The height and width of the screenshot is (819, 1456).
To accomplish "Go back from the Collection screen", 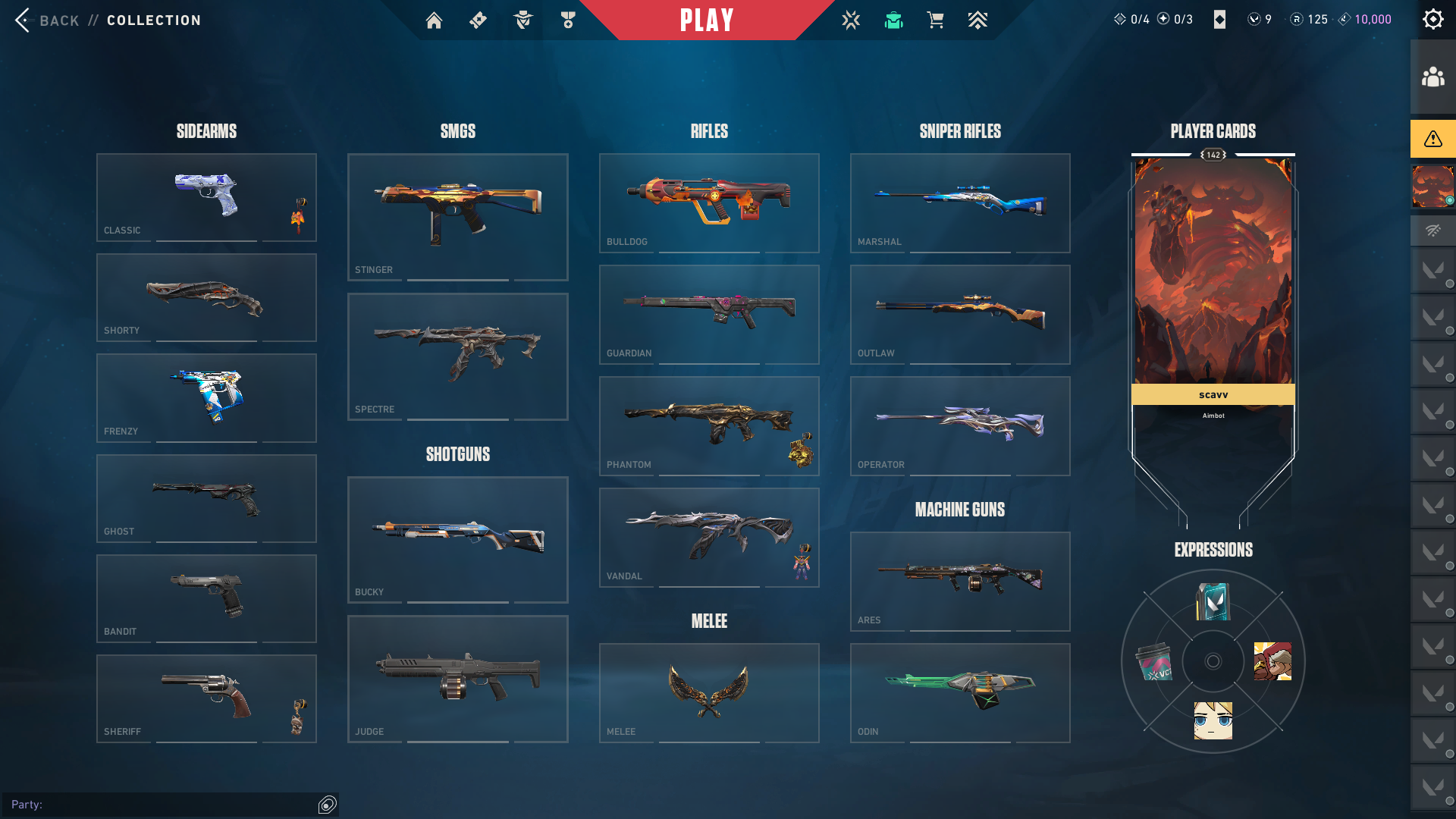I will 47,20.
